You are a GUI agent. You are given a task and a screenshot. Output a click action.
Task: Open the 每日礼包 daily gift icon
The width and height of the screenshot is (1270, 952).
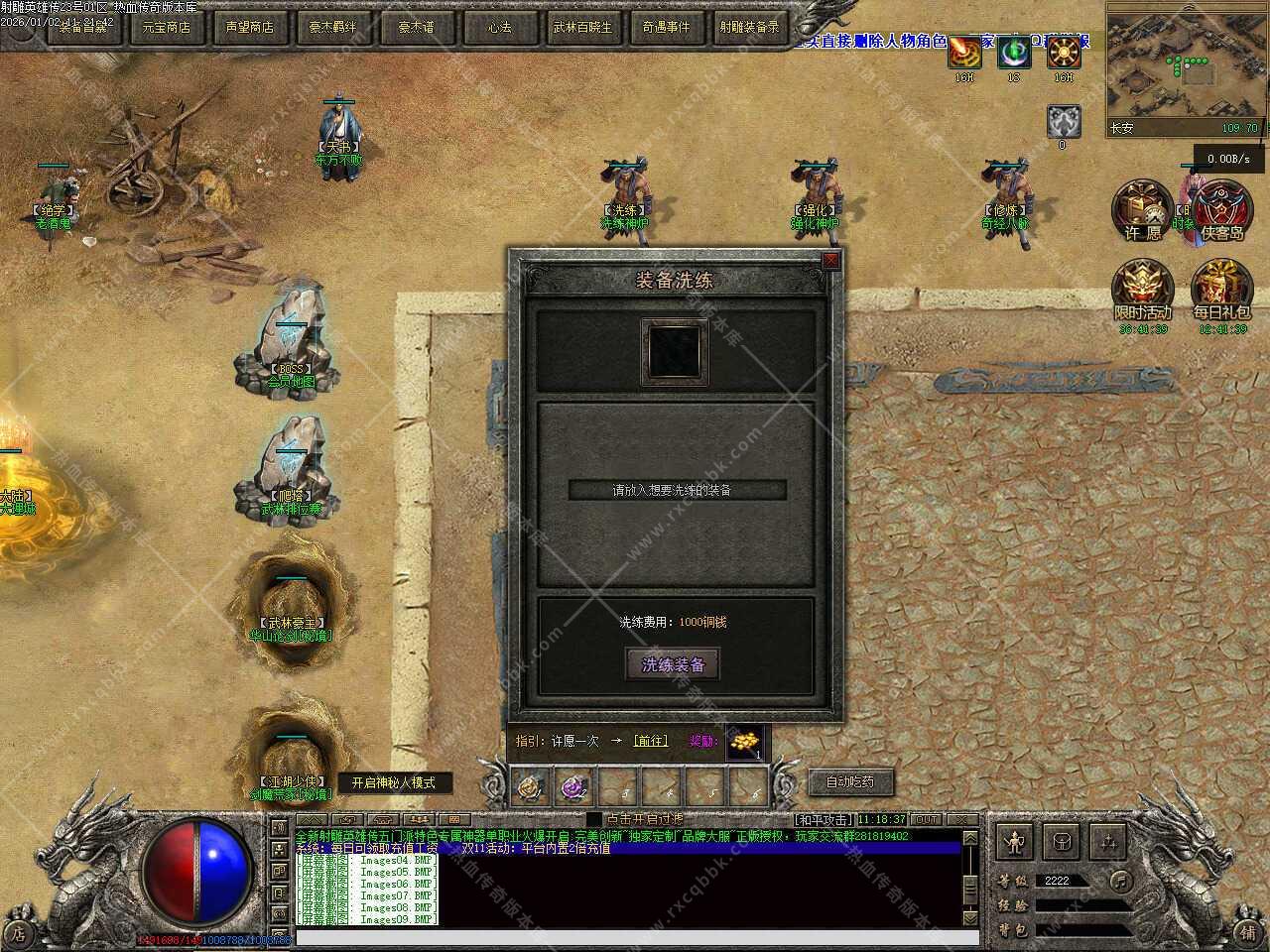tap(1221, 290)
